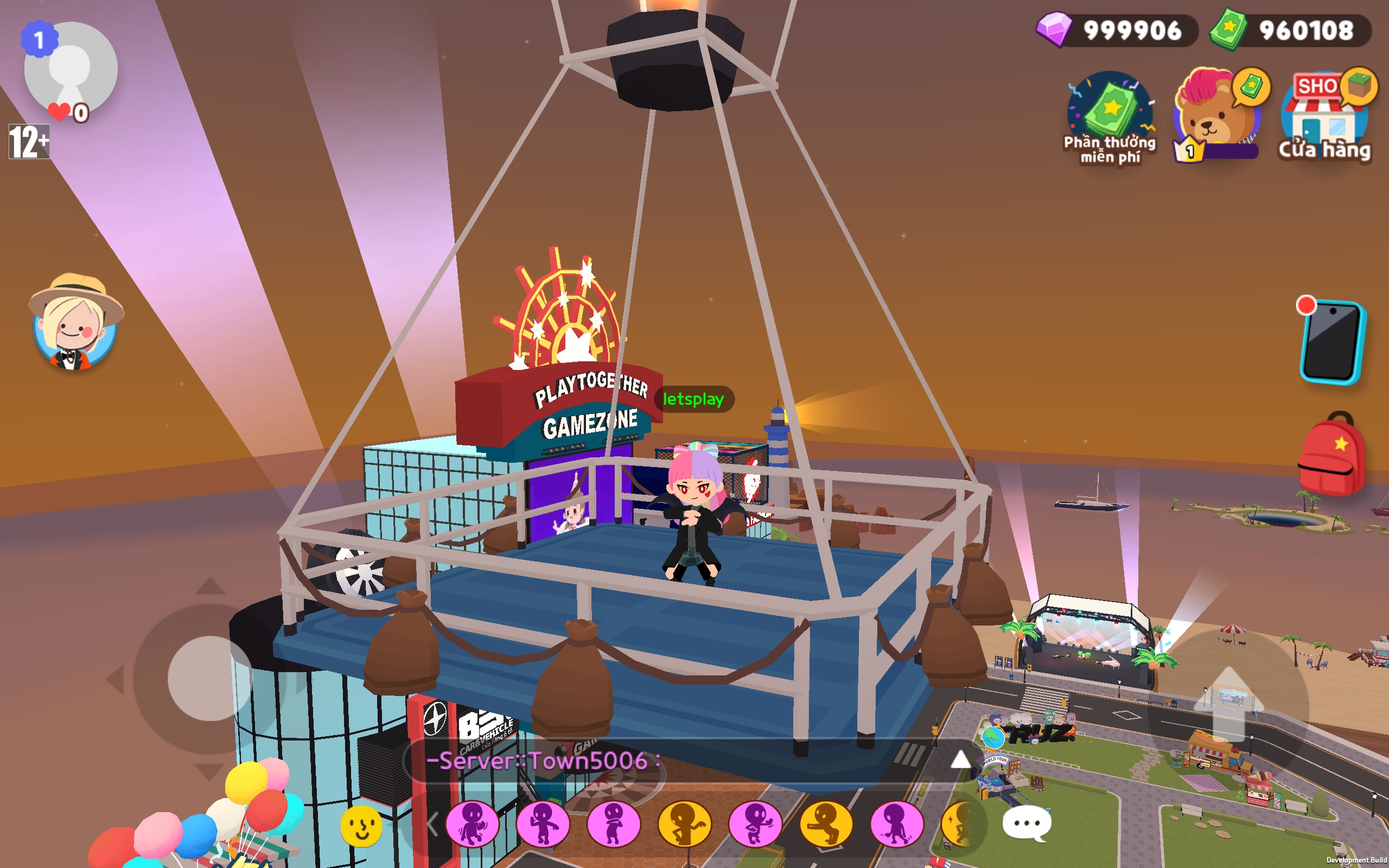The image size is (1389, 868).
Task: Open the red backpack inventory
Action: [x=1331, y=455]
